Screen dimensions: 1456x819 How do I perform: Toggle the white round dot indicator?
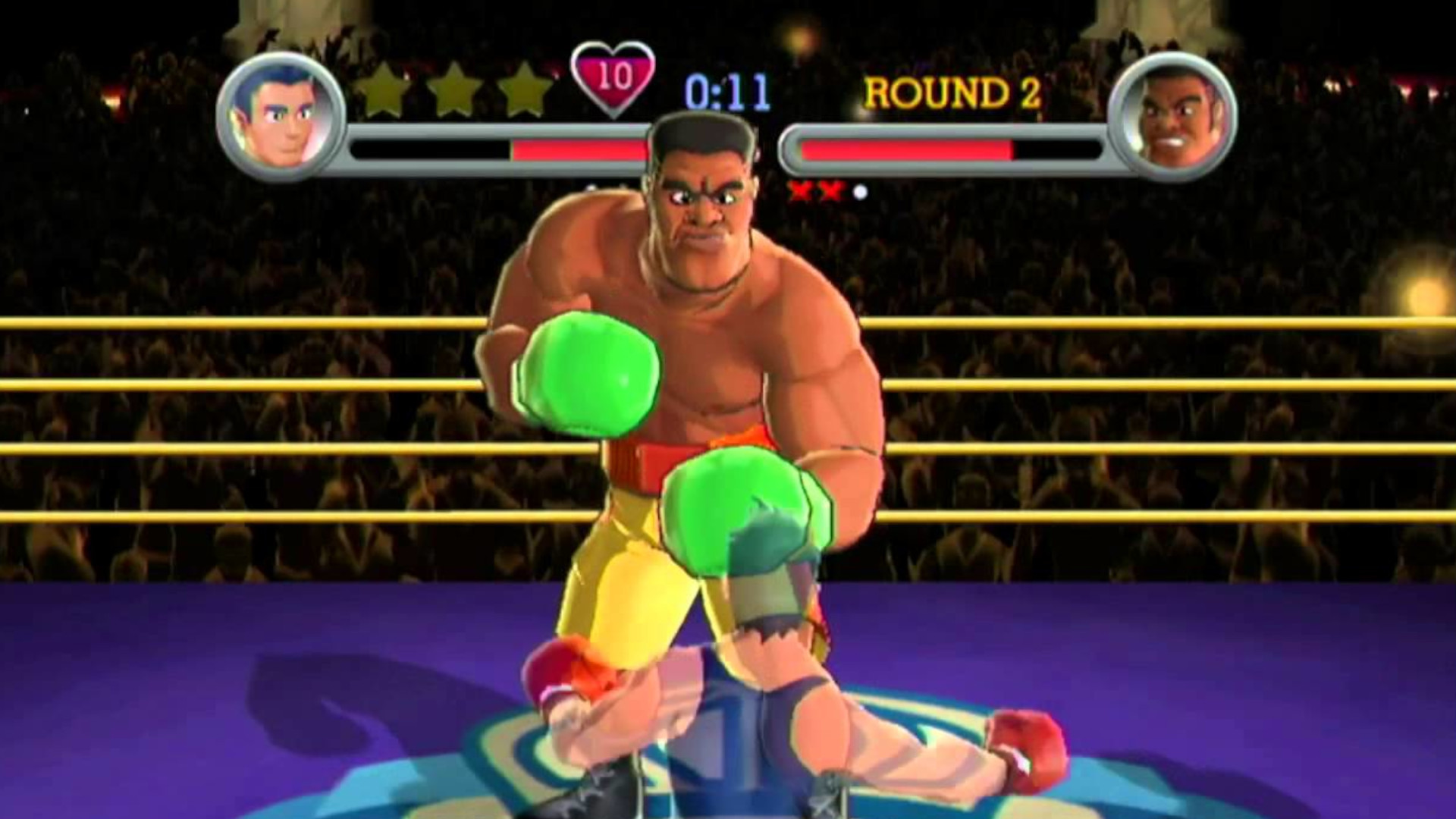pyautogui.click(x=859, y=190)
